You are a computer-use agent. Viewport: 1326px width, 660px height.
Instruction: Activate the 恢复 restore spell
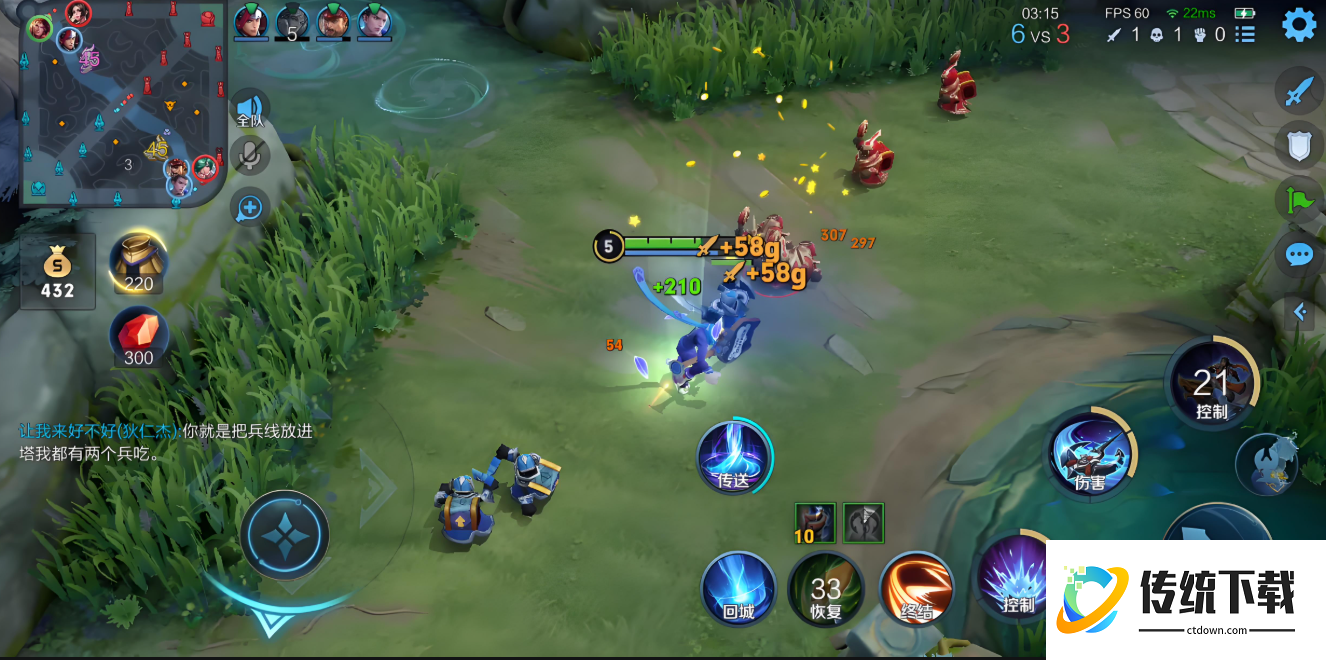825,589
